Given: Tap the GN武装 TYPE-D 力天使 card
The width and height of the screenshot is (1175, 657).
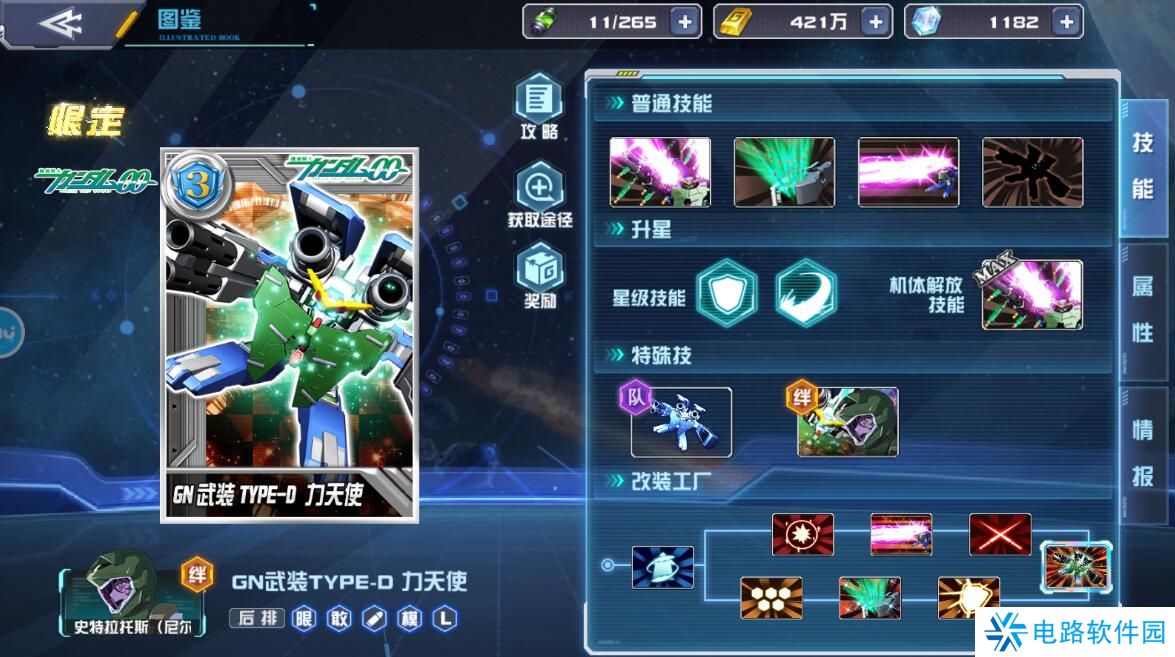Looking at the screenshot, I should tap(290, 335).
